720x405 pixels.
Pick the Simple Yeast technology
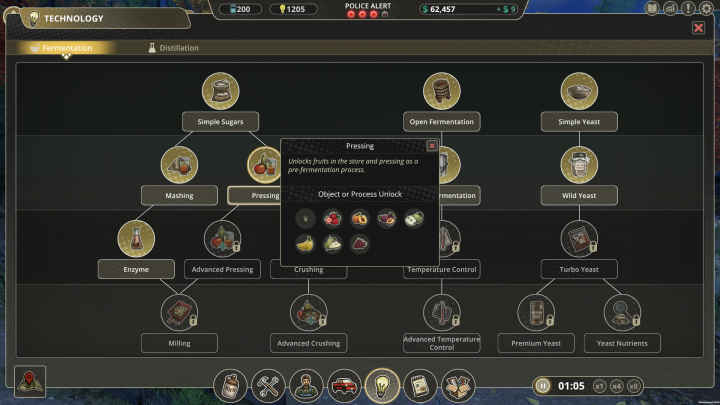[579, 122]
